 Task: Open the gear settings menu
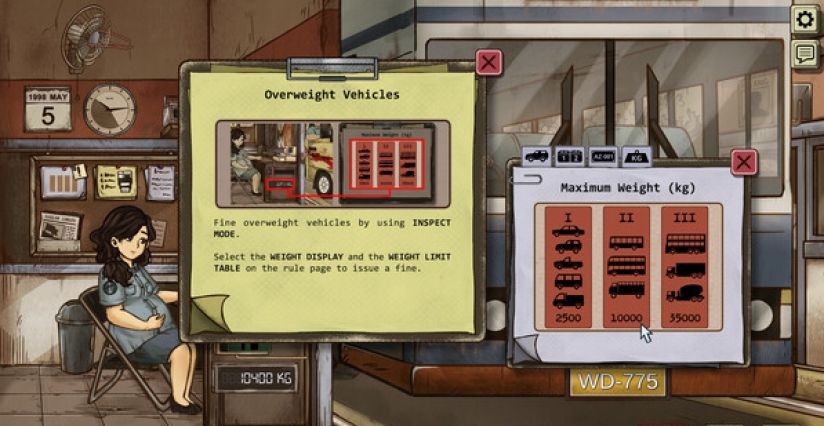[804, 19]
